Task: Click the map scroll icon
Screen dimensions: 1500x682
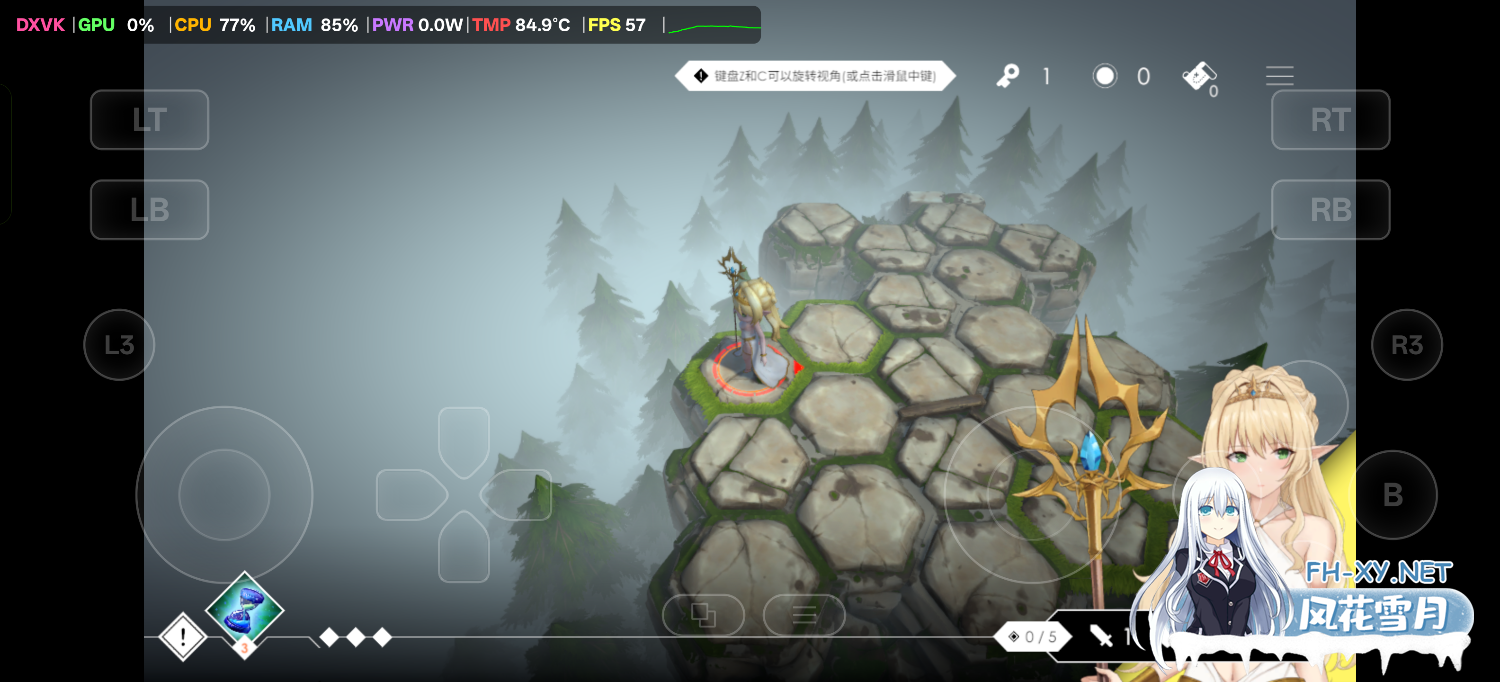Action: [1198, 76]
